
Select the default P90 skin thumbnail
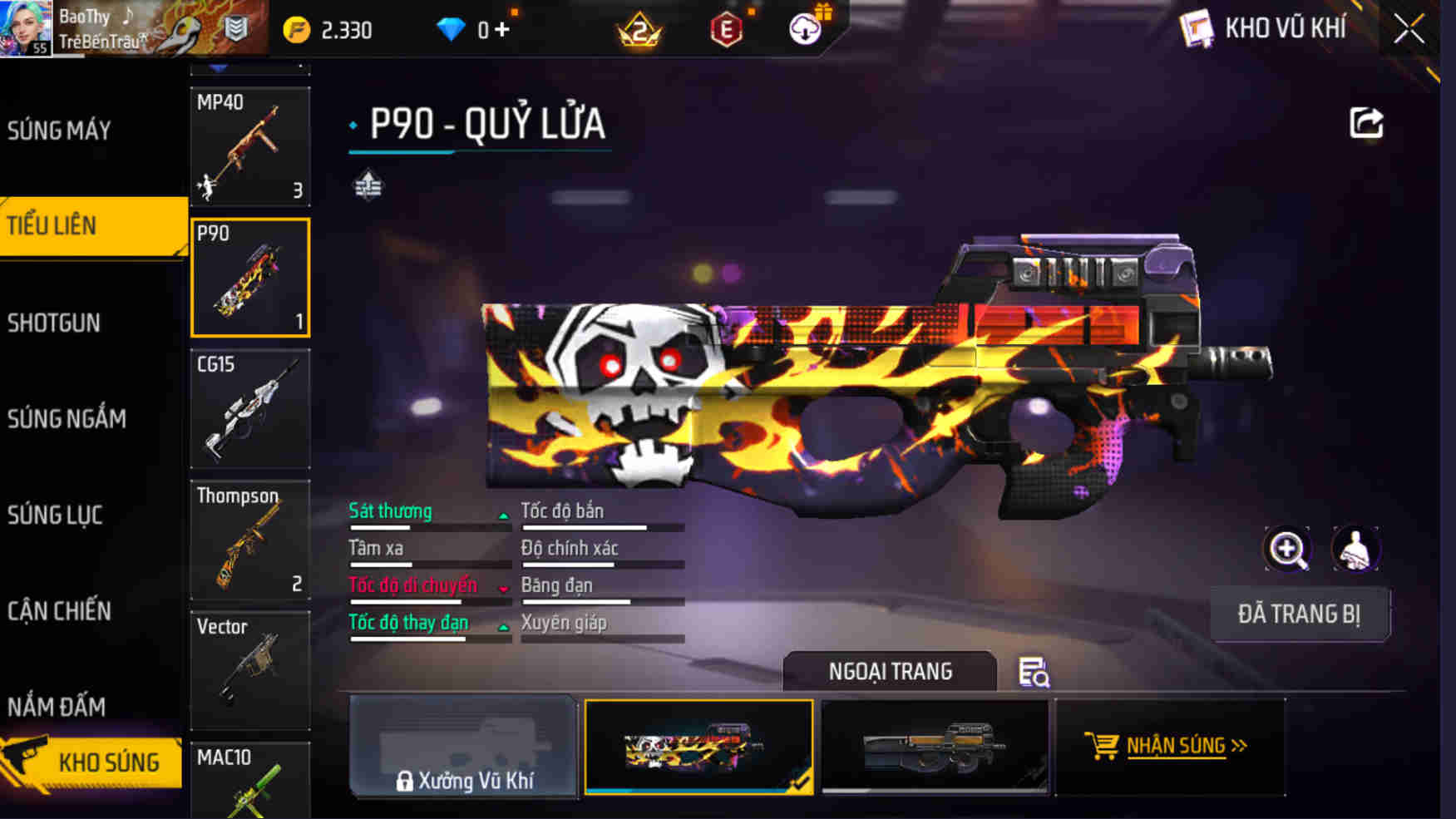point(935,747)
